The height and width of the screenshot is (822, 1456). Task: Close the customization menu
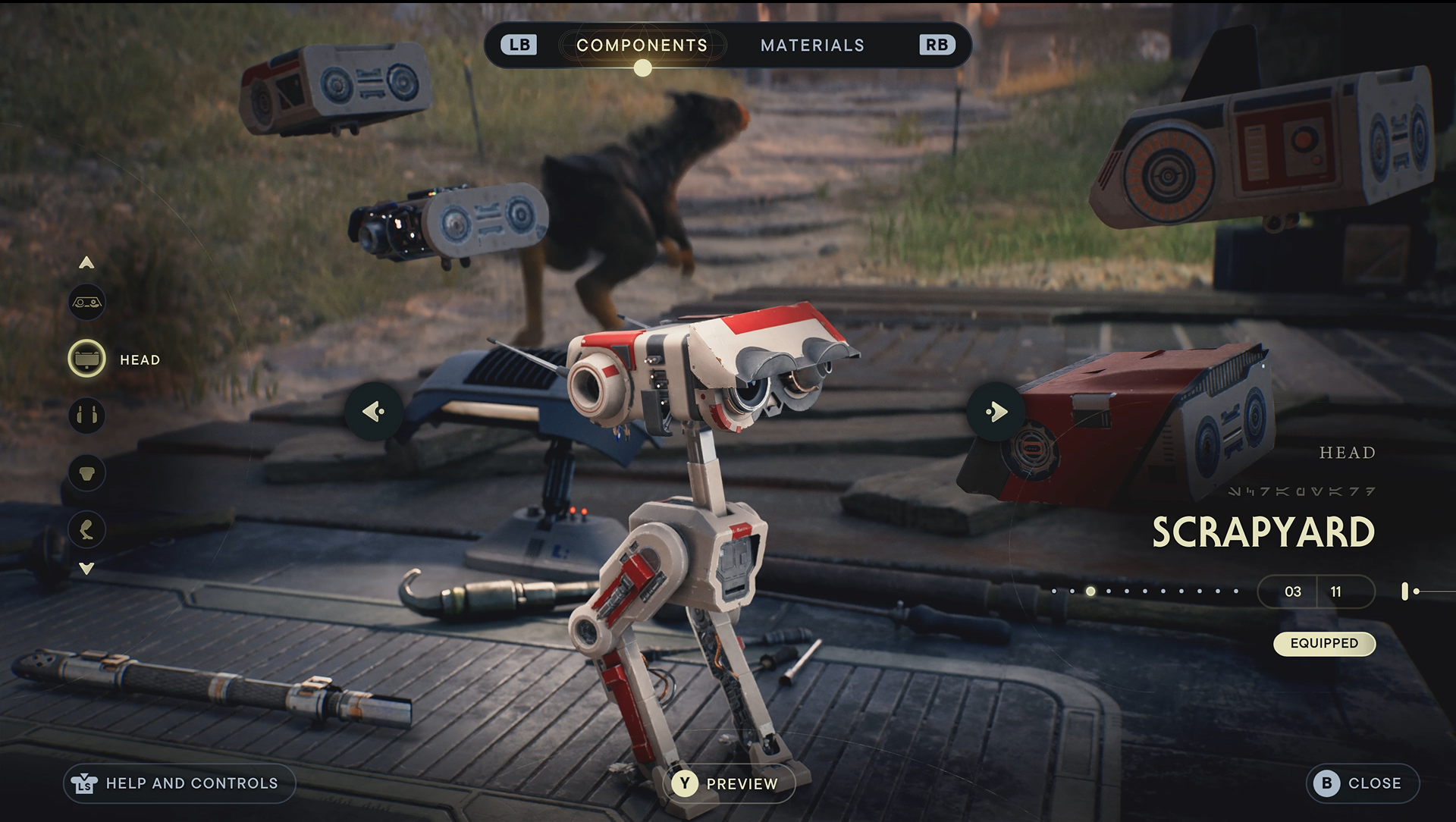[1362, 783]
